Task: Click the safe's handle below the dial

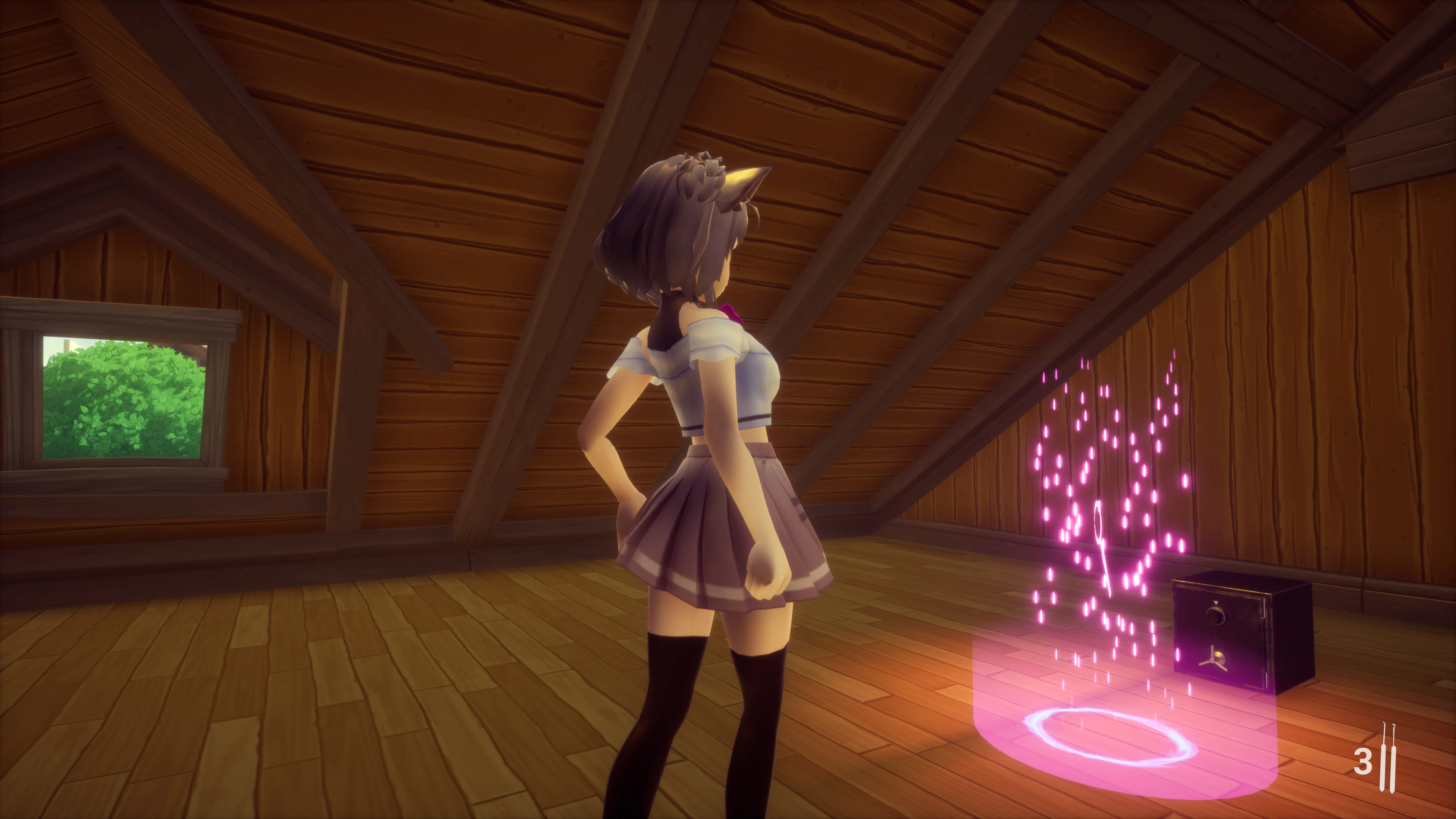Action: [x=1213, y=660]
